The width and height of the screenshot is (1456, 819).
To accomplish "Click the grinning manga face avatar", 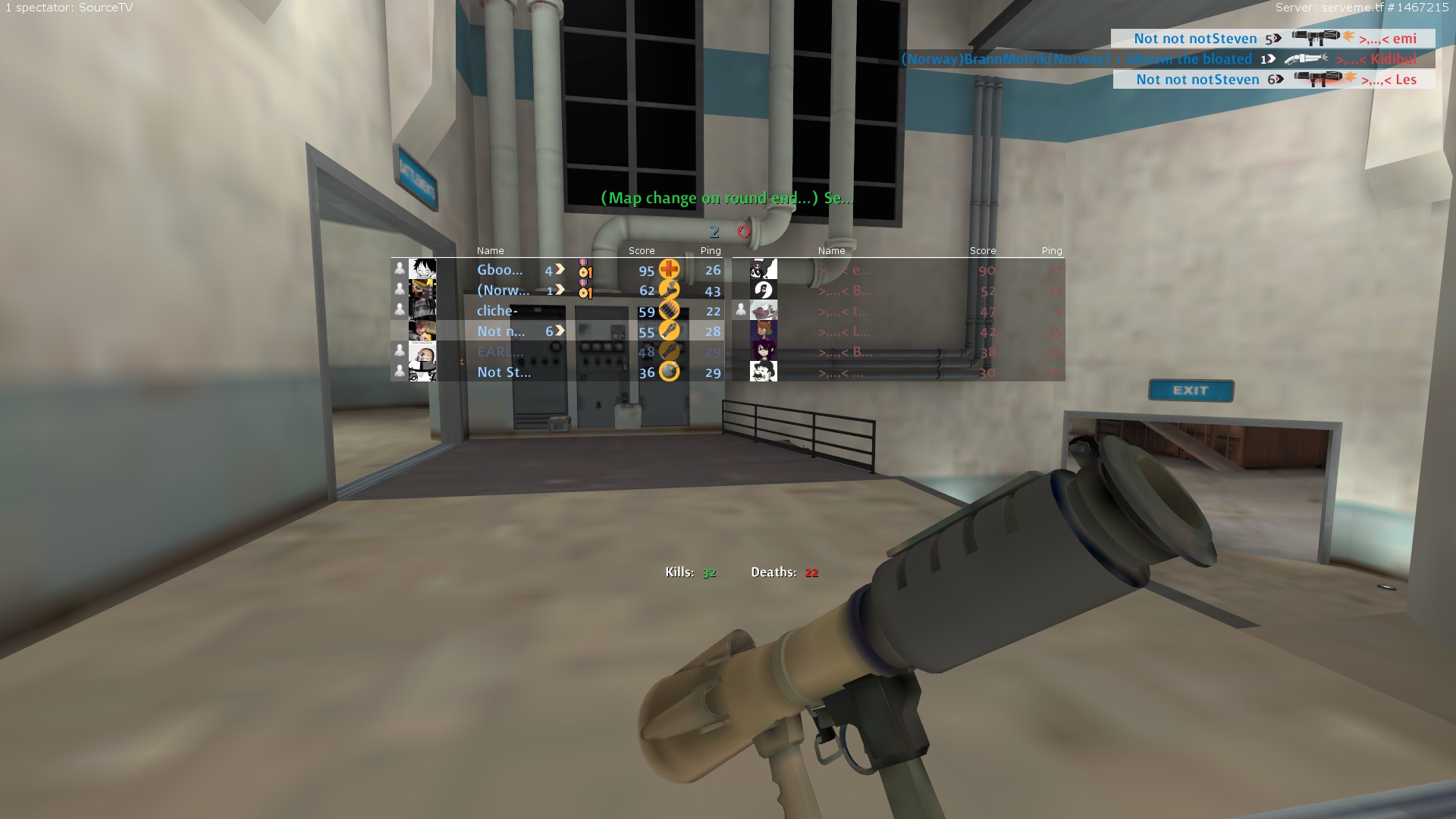I will point(422,270).
